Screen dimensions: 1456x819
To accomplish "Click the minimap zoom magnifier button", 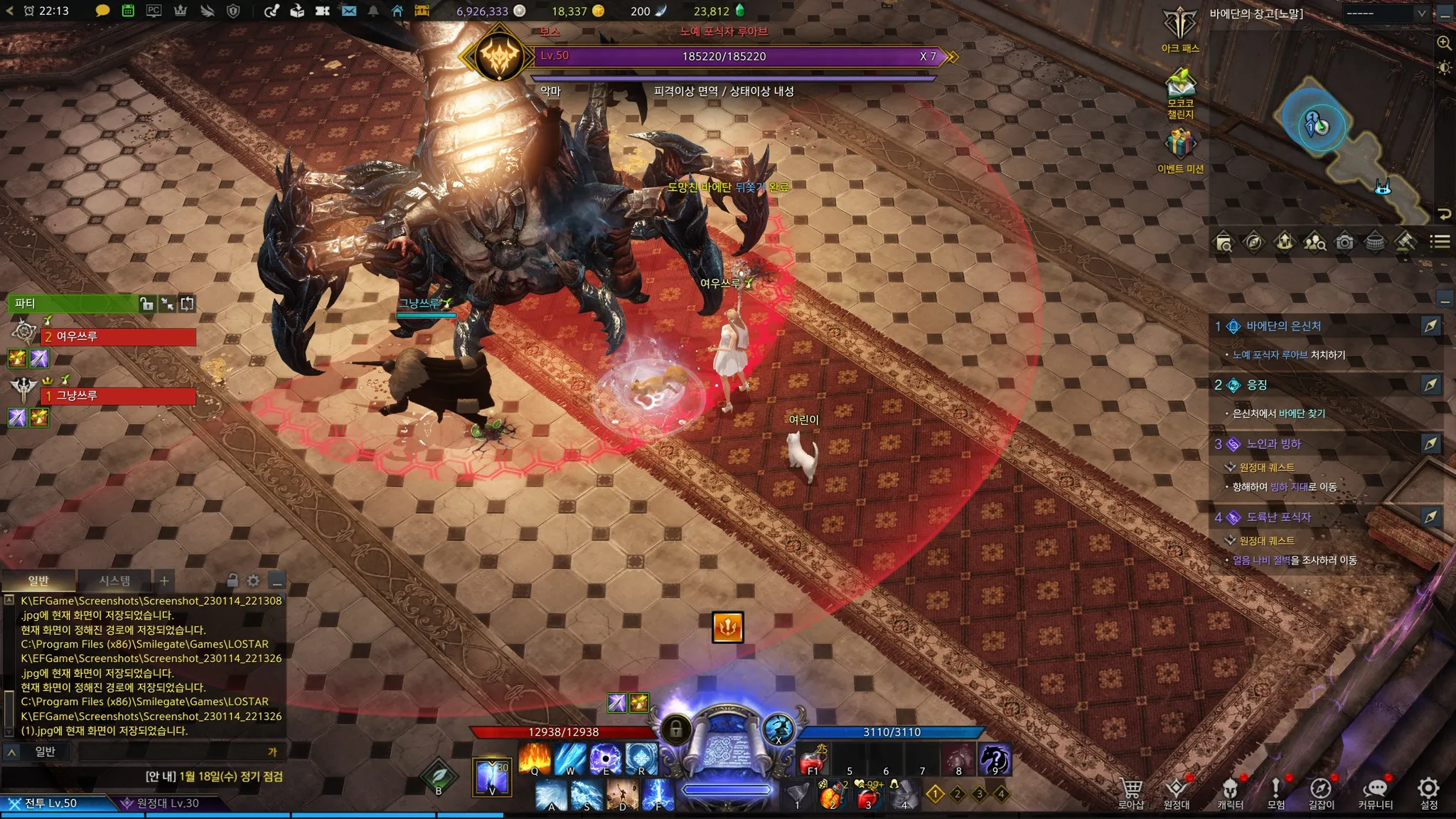I will pos(1444,43).
